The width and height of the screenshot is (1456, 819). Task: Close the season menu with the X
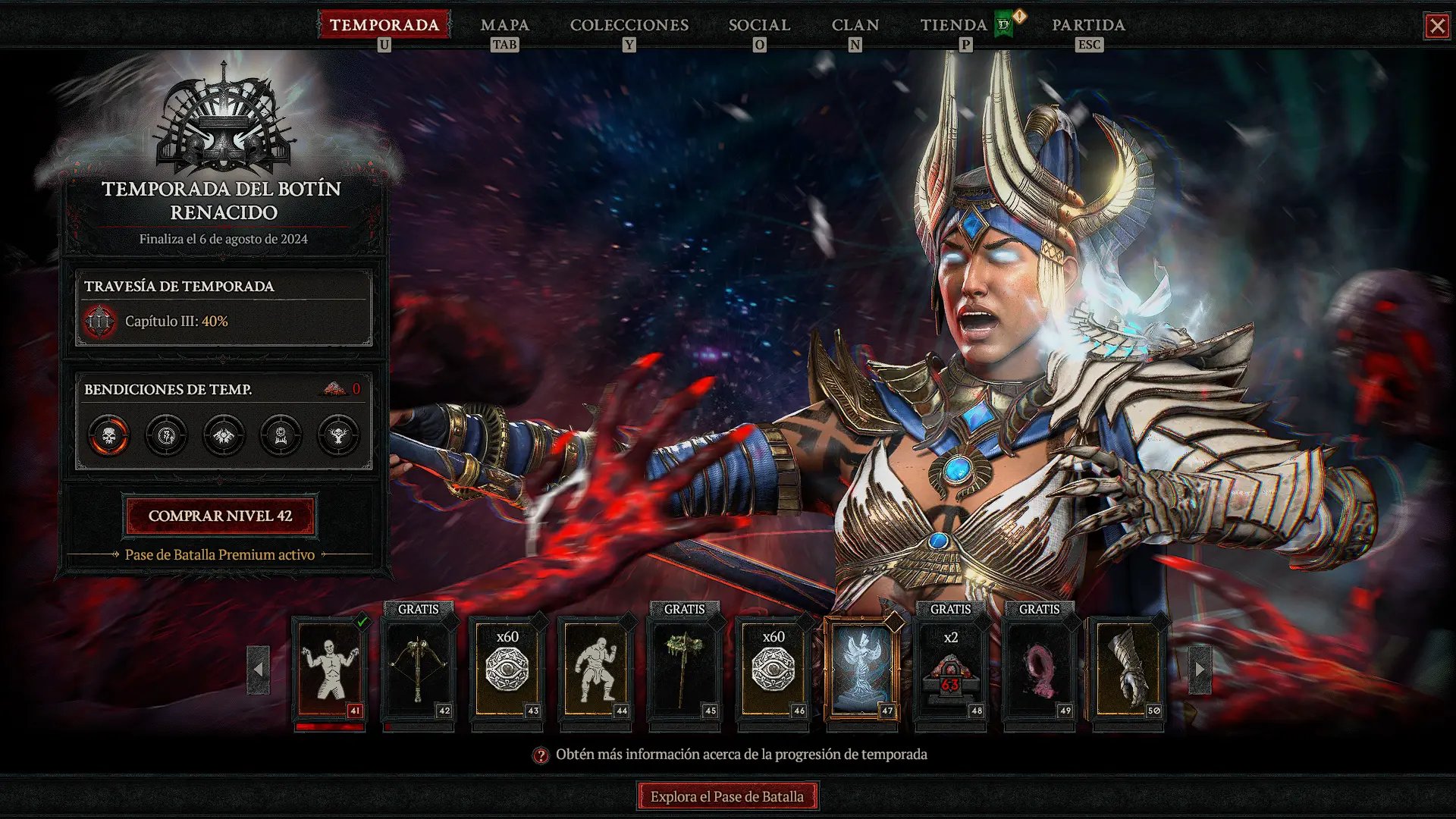click(x=1436, y=27)
